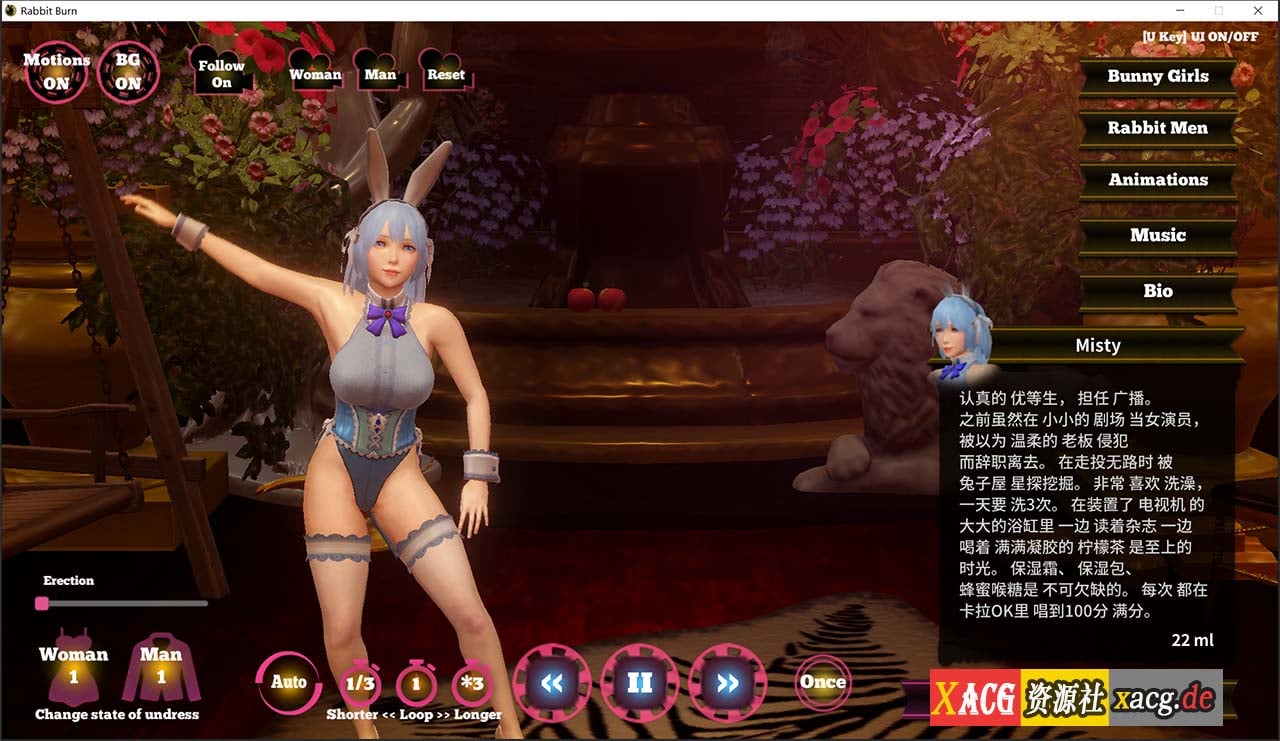Screen dimensions: 1280x741
Task: Click the Reset icon in the top toolbar
Action: pos(444,73)
